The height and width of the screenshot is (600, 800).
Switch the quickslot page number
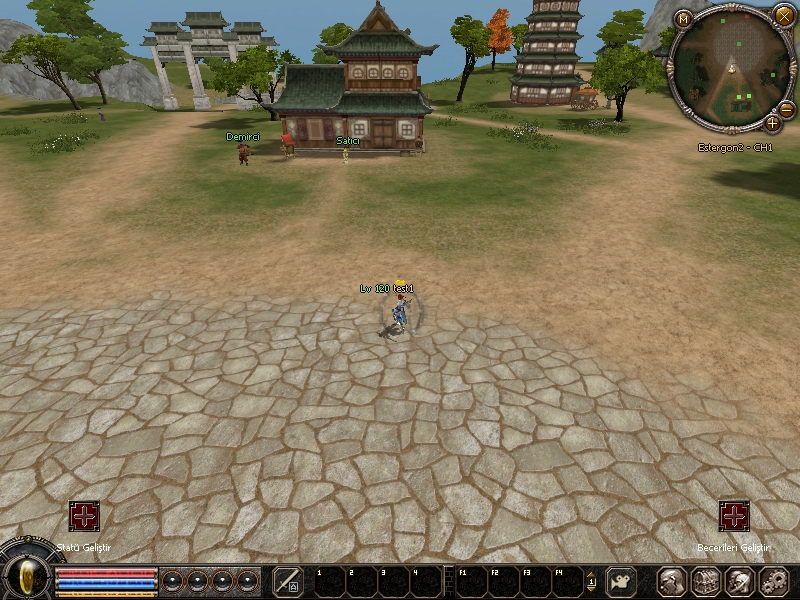pos(591,581)
